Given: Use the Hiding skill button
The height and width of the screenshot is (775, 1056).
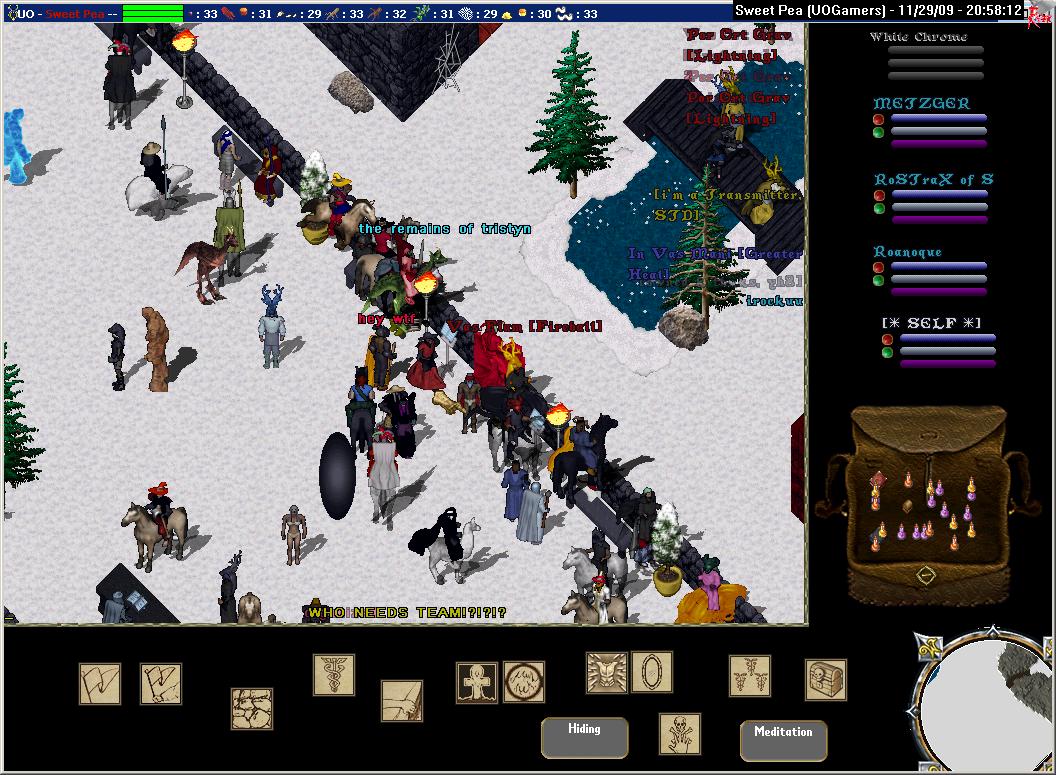Looking at the screenshot, I should pyautogui.click(x=584, y=737).
